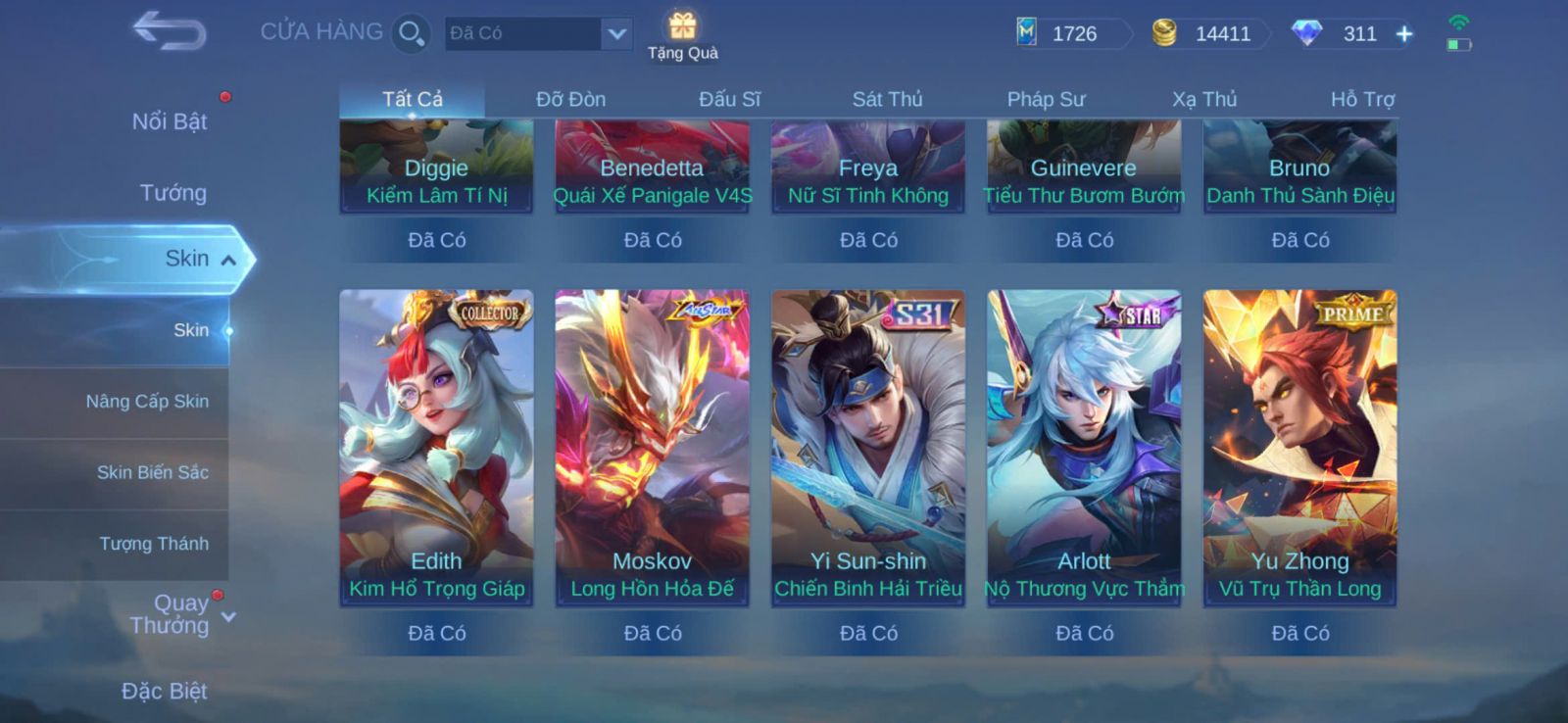Choose the Tượng Thánh submenu
The width and height of the screenshot is (1568, 723).
coord(154,544)
